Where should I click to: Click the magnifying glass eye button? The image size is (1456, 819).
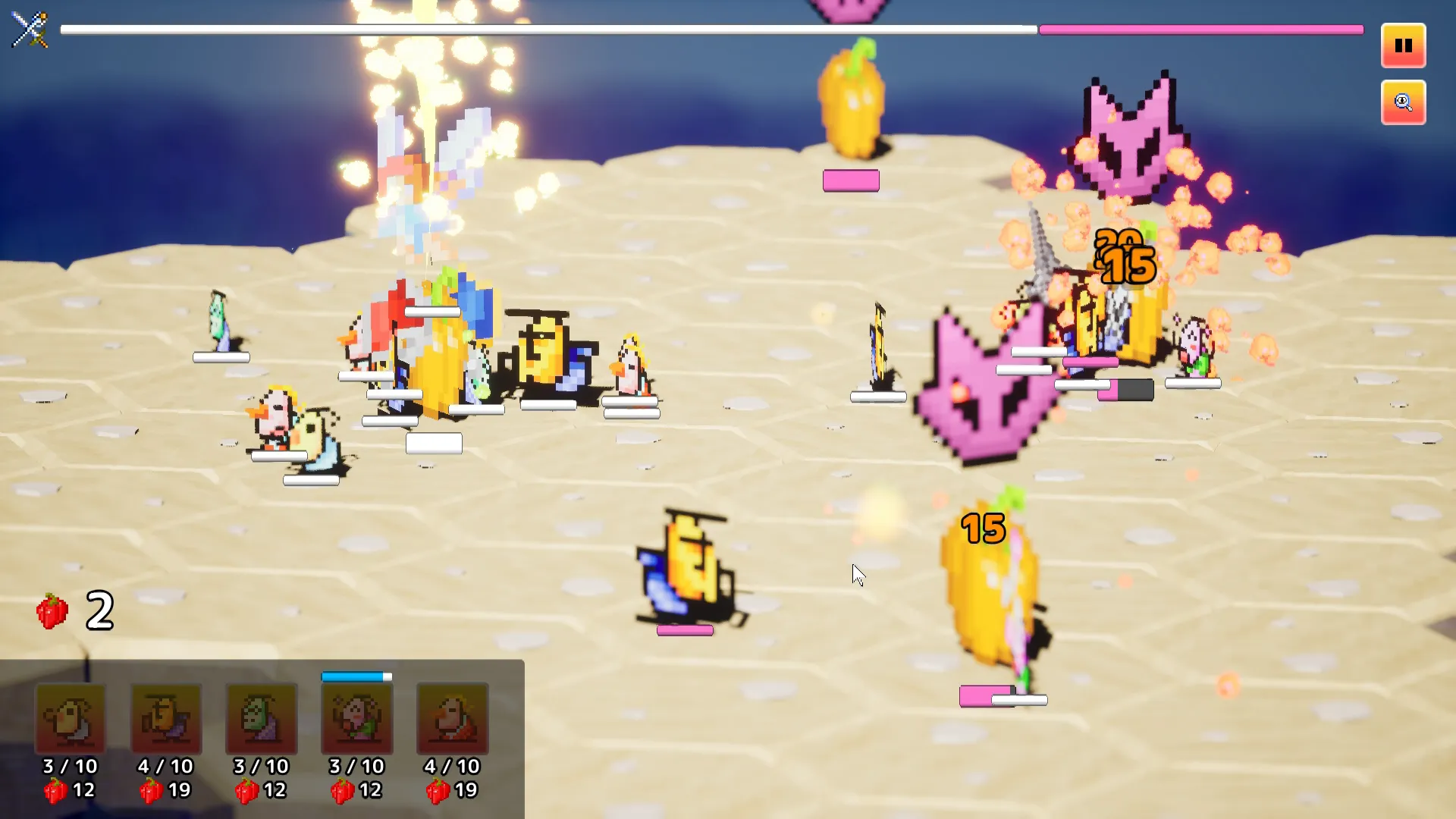click(x=1403, y=102)
